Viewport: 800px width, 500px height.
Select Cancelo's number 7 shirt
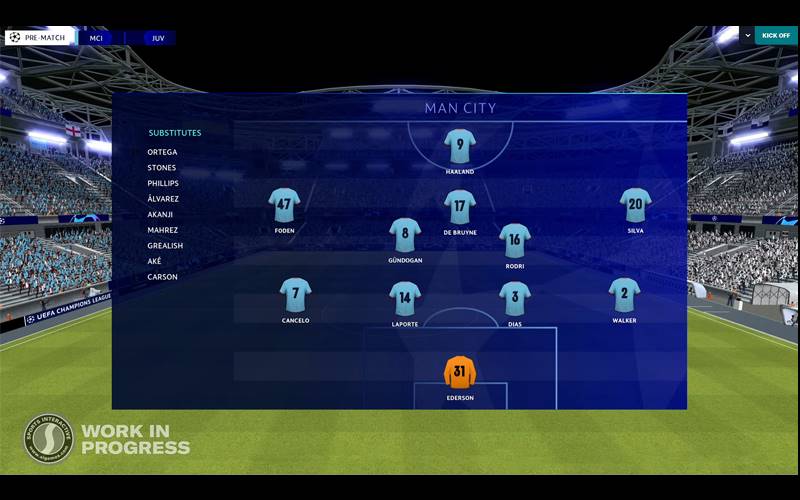295,295
